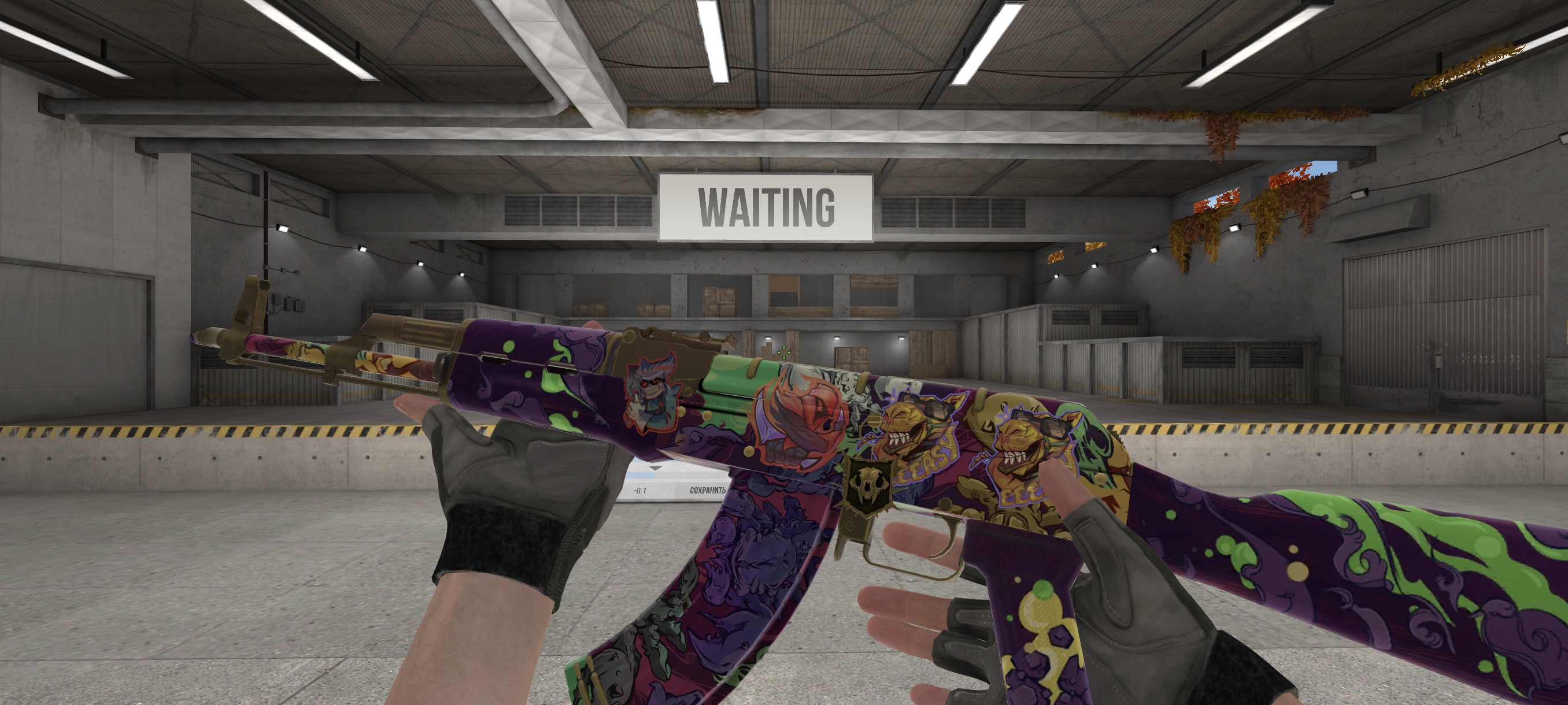Click the СОХРАНИТЬ save button
Screen dimensions: 1568x705
pos(707,490)
